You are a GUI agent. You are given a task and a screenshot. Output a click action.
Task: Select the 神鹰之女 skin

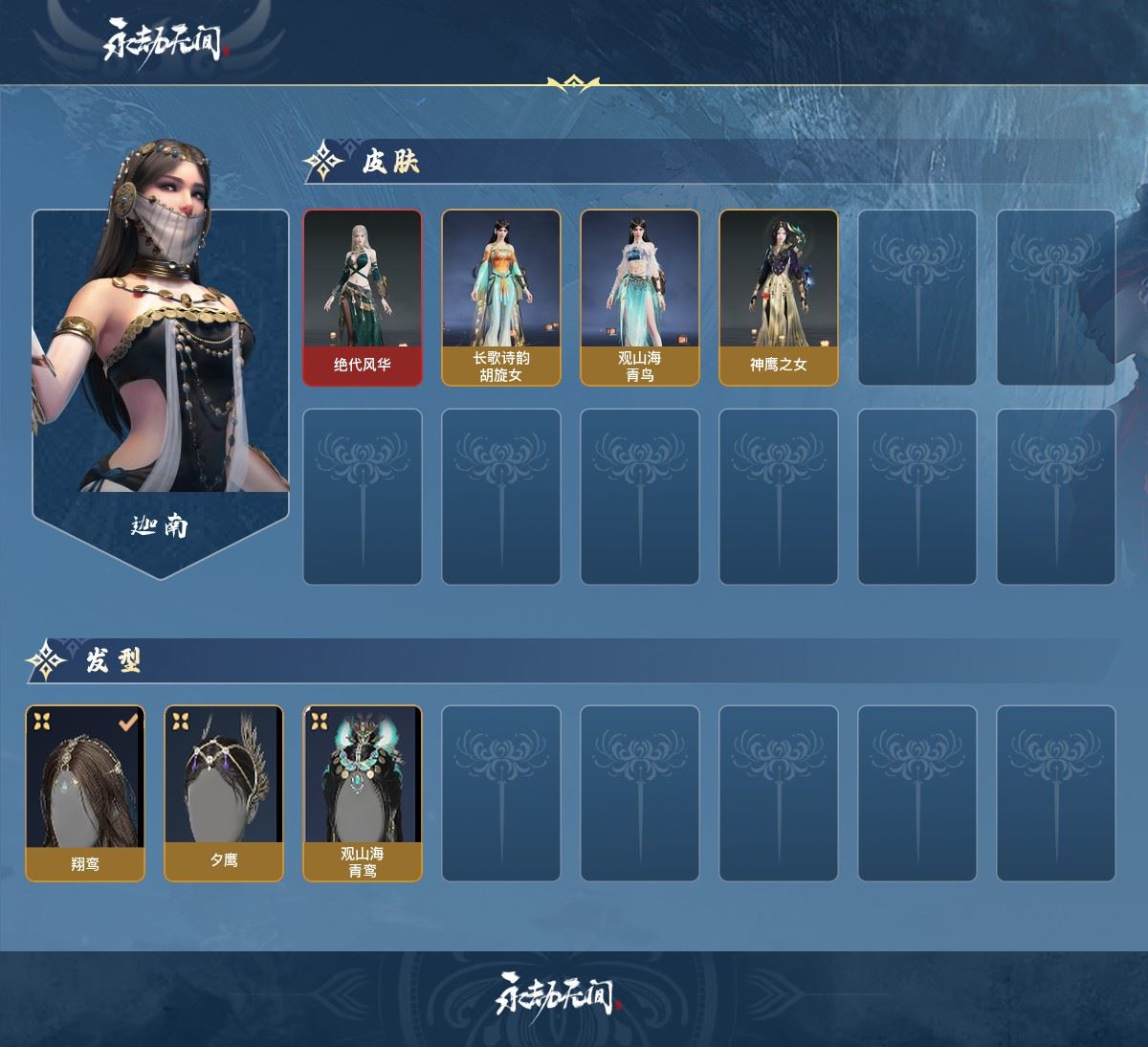point(779,298)
